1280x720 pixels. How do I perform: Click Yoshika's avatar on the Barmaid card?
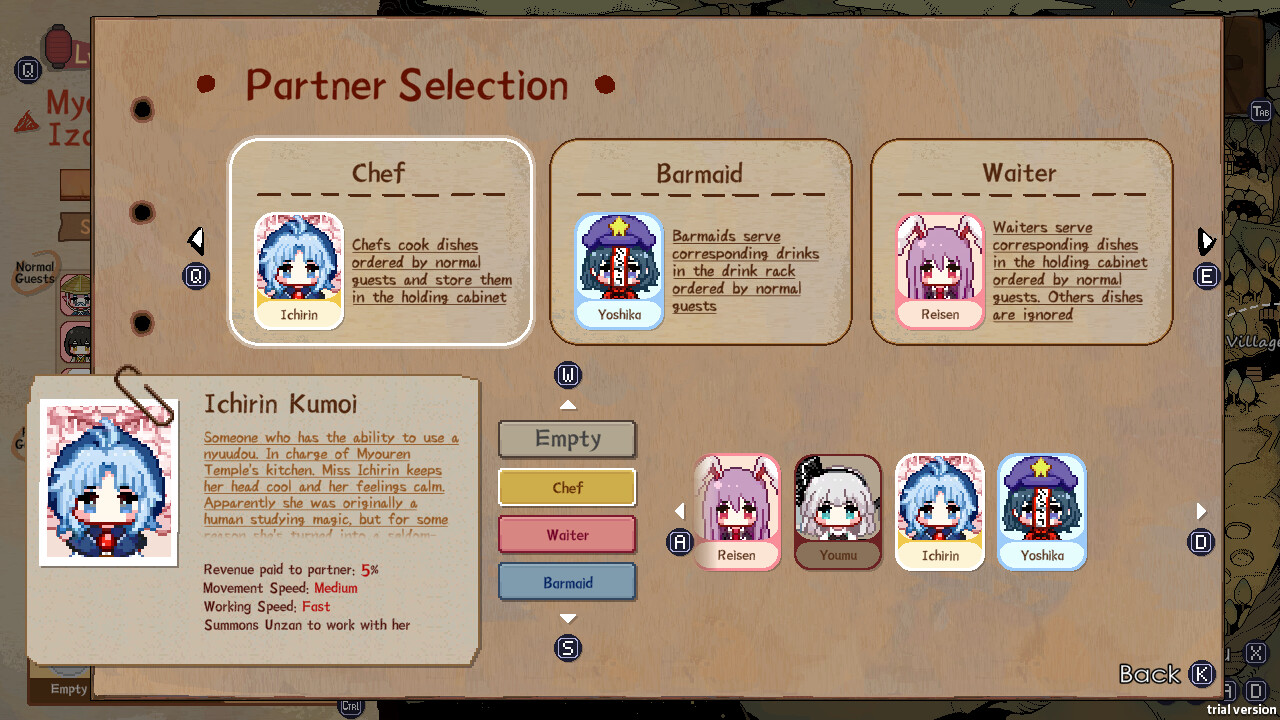tap(619, 266)
